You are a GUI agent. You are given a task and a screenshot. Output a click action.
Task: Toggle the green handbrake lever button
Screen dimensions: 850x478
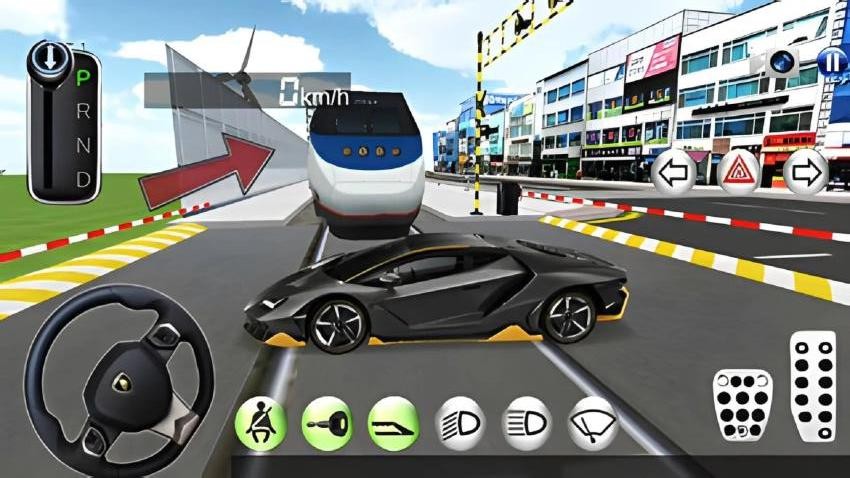click(392, 423)
